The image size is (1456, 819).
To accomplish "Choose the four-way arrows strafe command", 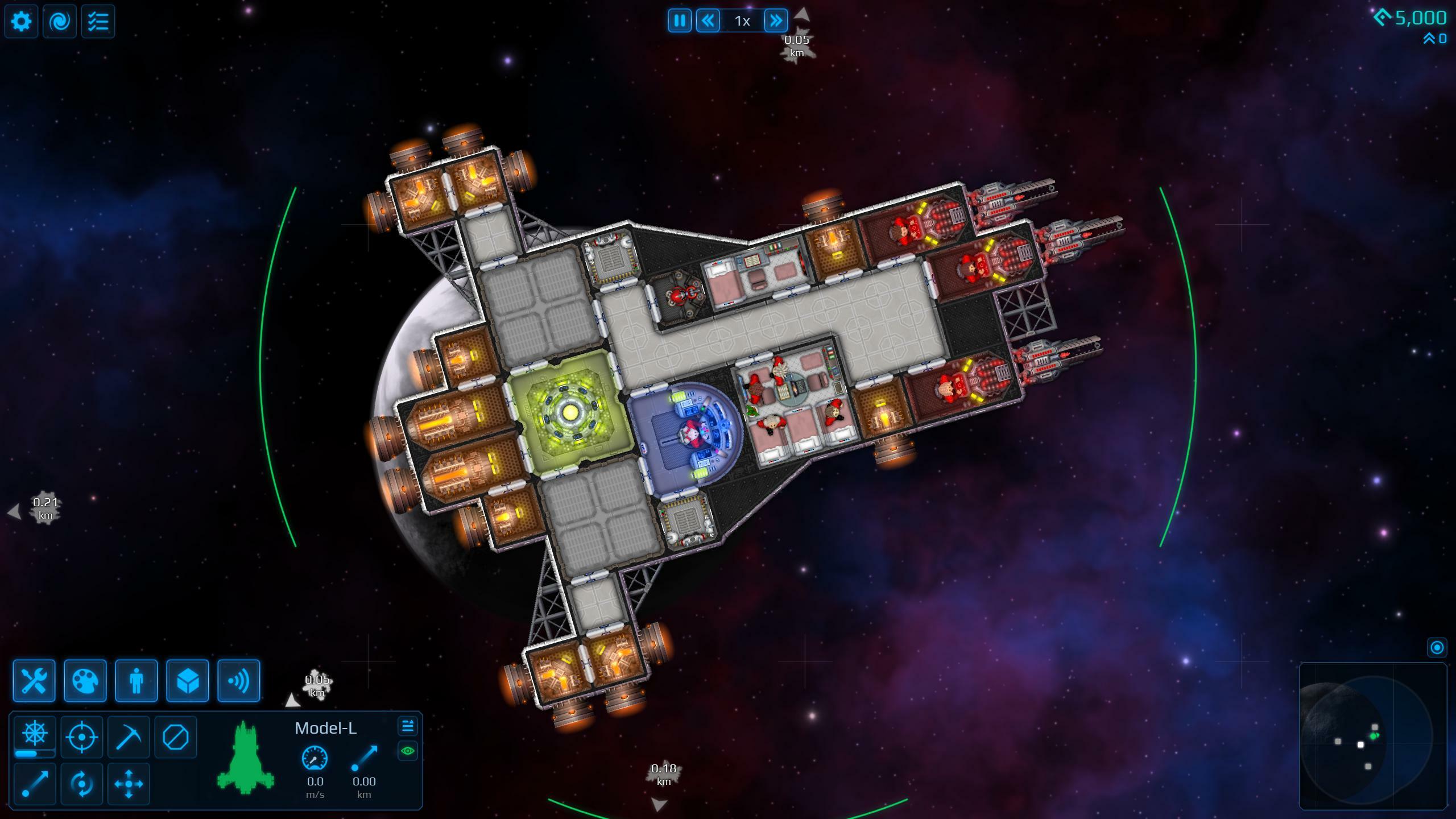I will [129, 784].
